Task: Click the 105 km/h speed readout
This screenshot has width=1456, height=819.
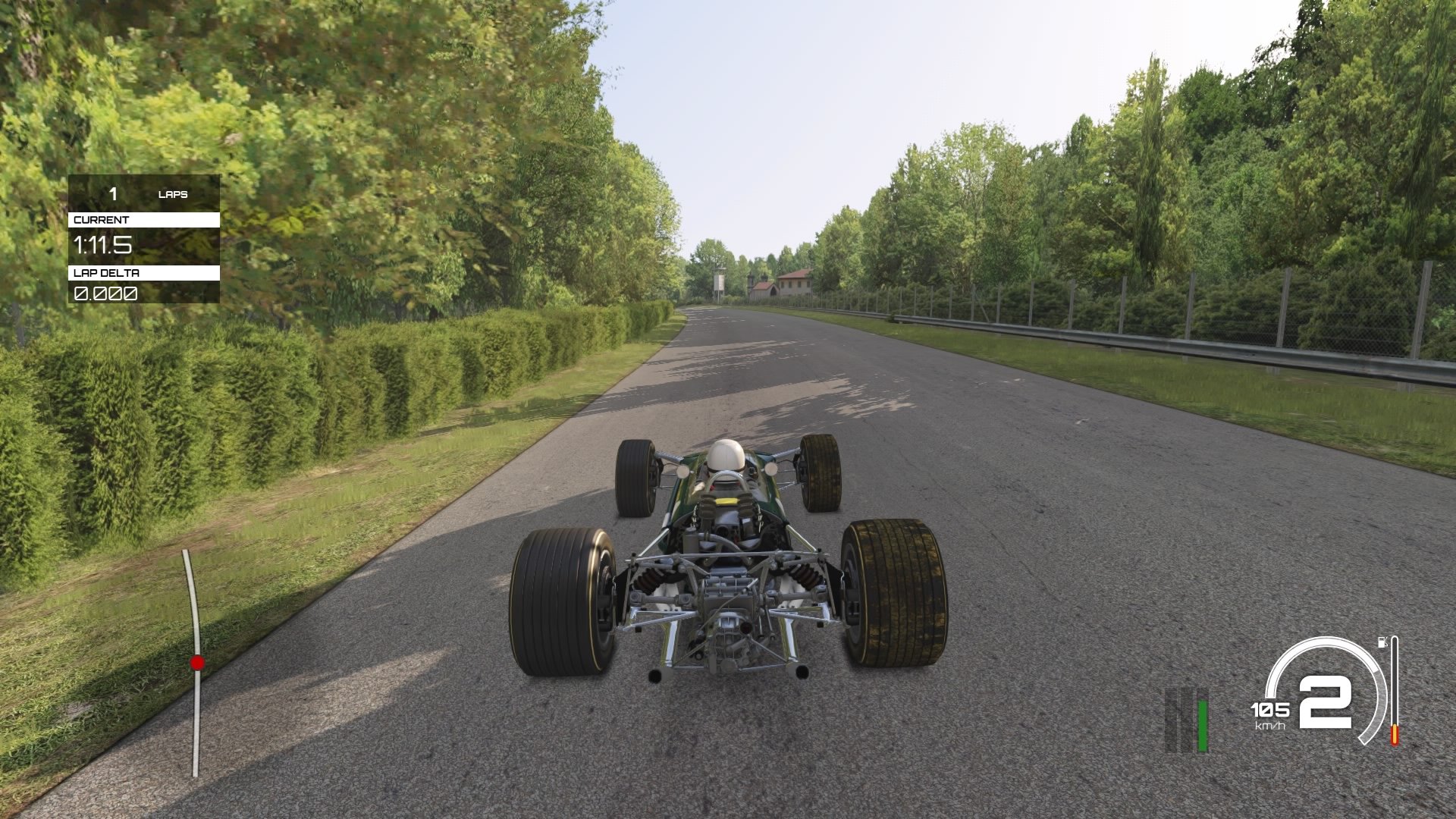Action: coord(1269,711)
